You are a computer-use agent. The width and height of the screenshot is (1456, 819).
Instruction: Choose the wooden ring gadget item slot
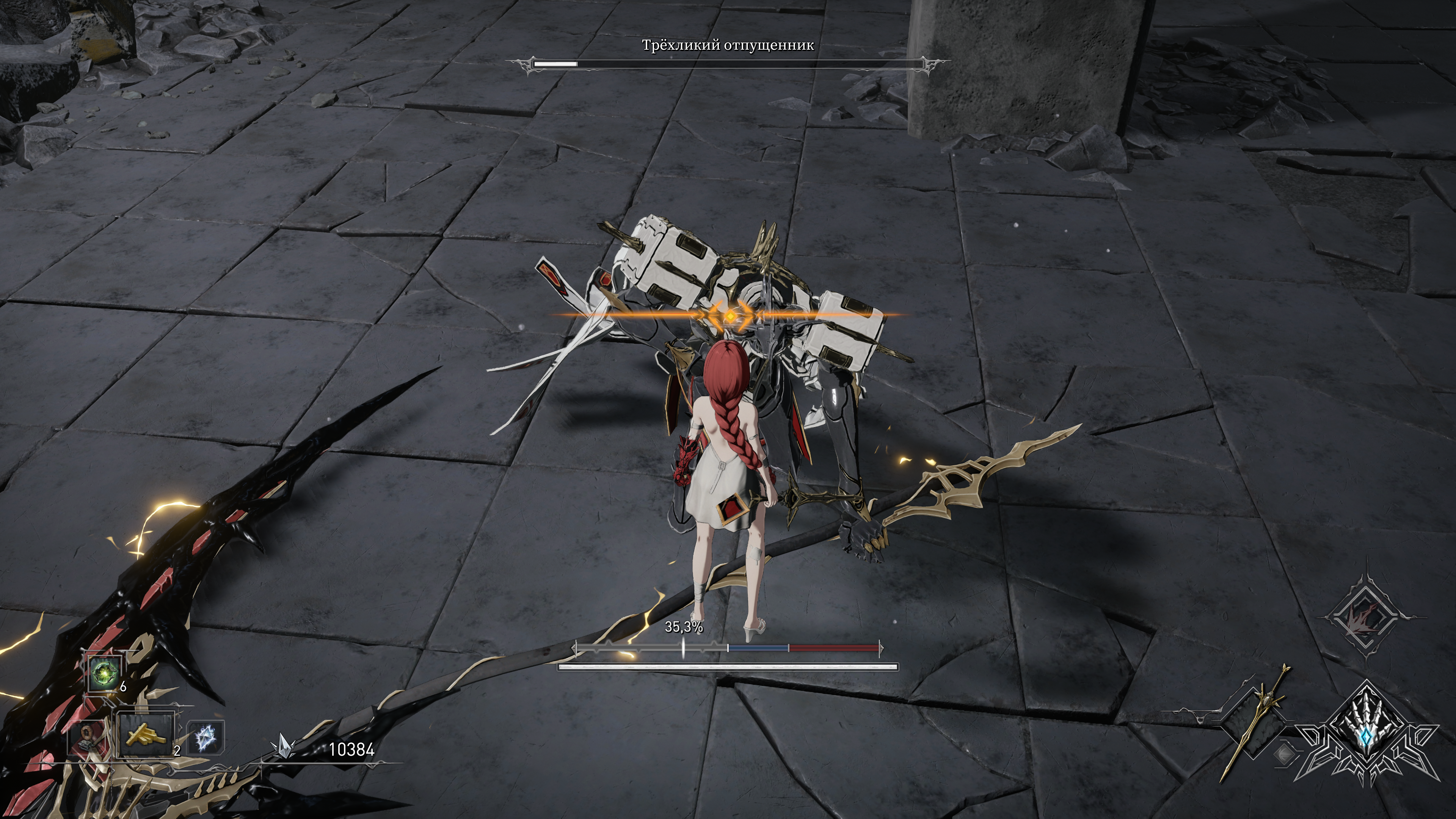coord(86,736)
